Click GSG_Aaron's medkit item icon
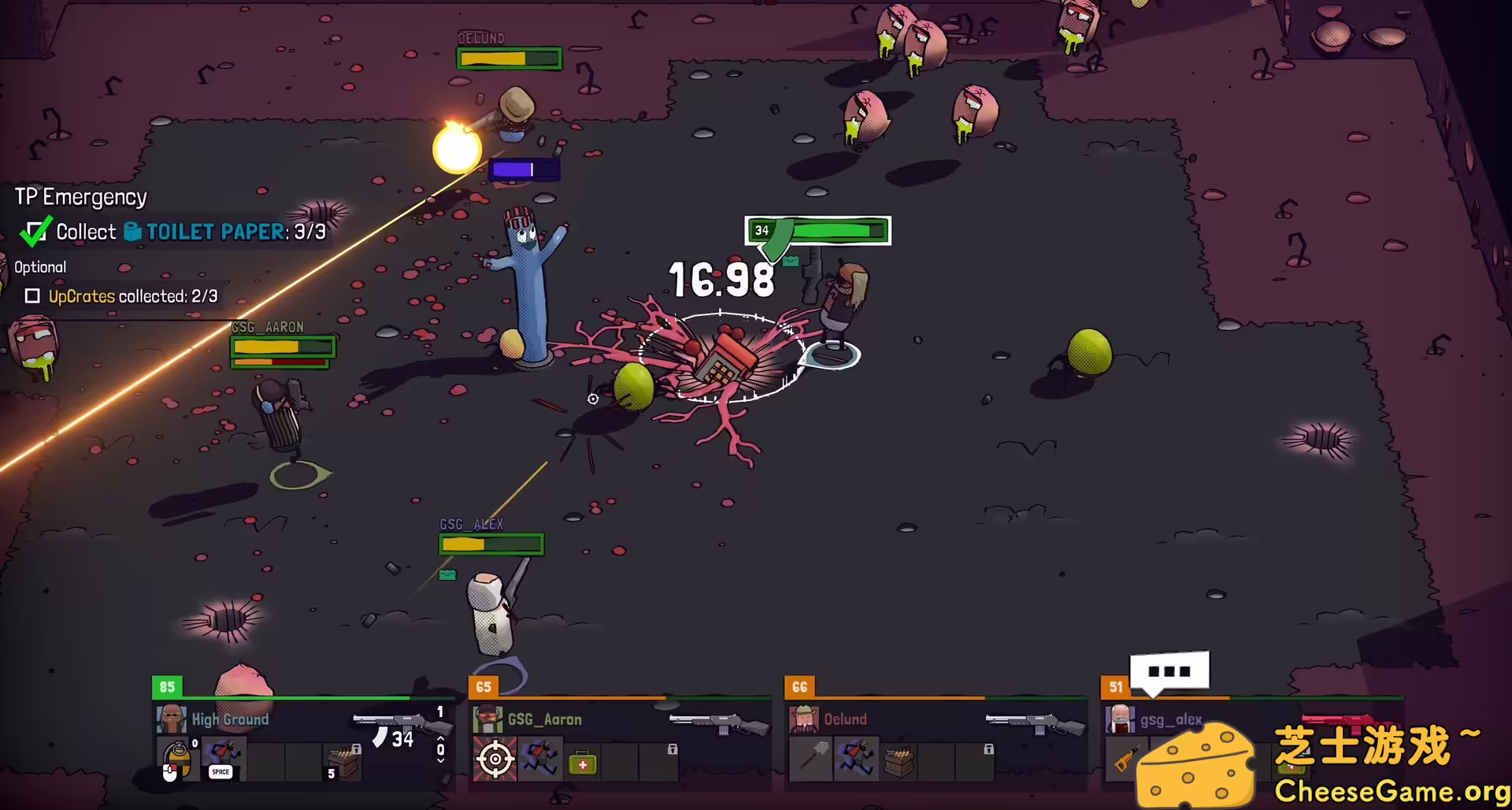1512x810 pixels. (x=582, y=764)
